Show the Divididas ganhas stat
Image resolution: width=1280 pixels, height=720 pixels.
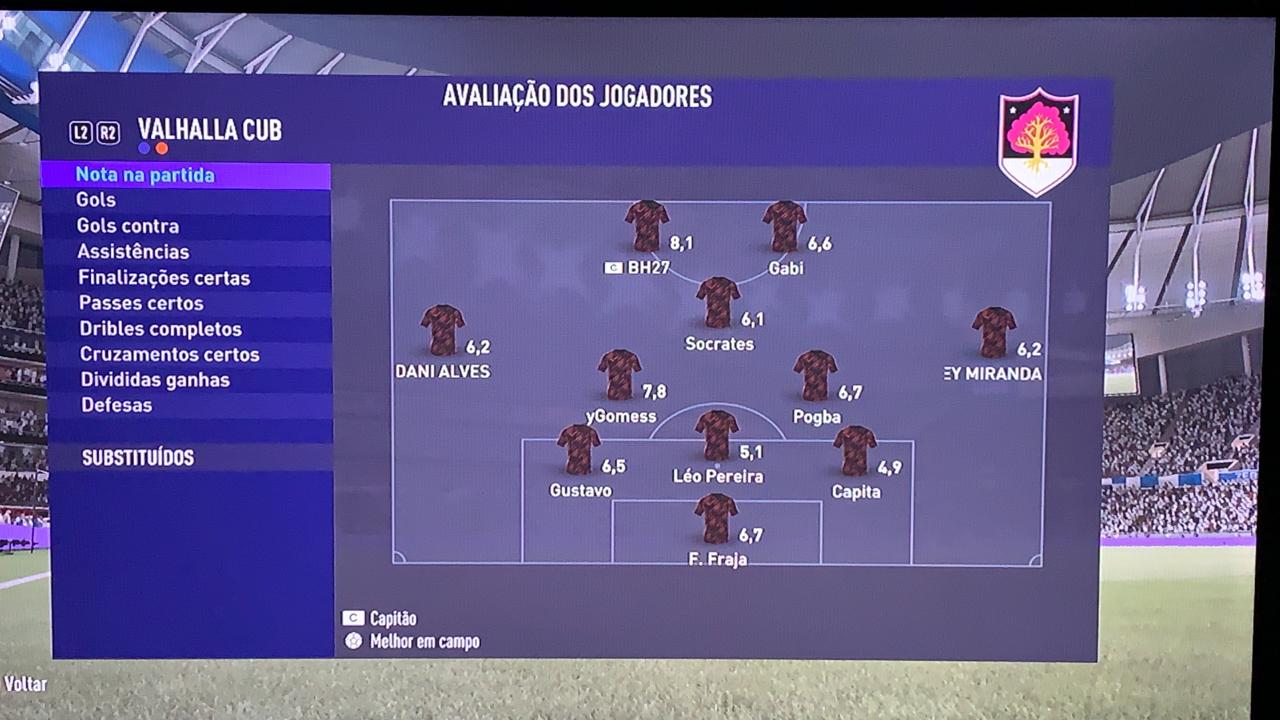point(155,380)
